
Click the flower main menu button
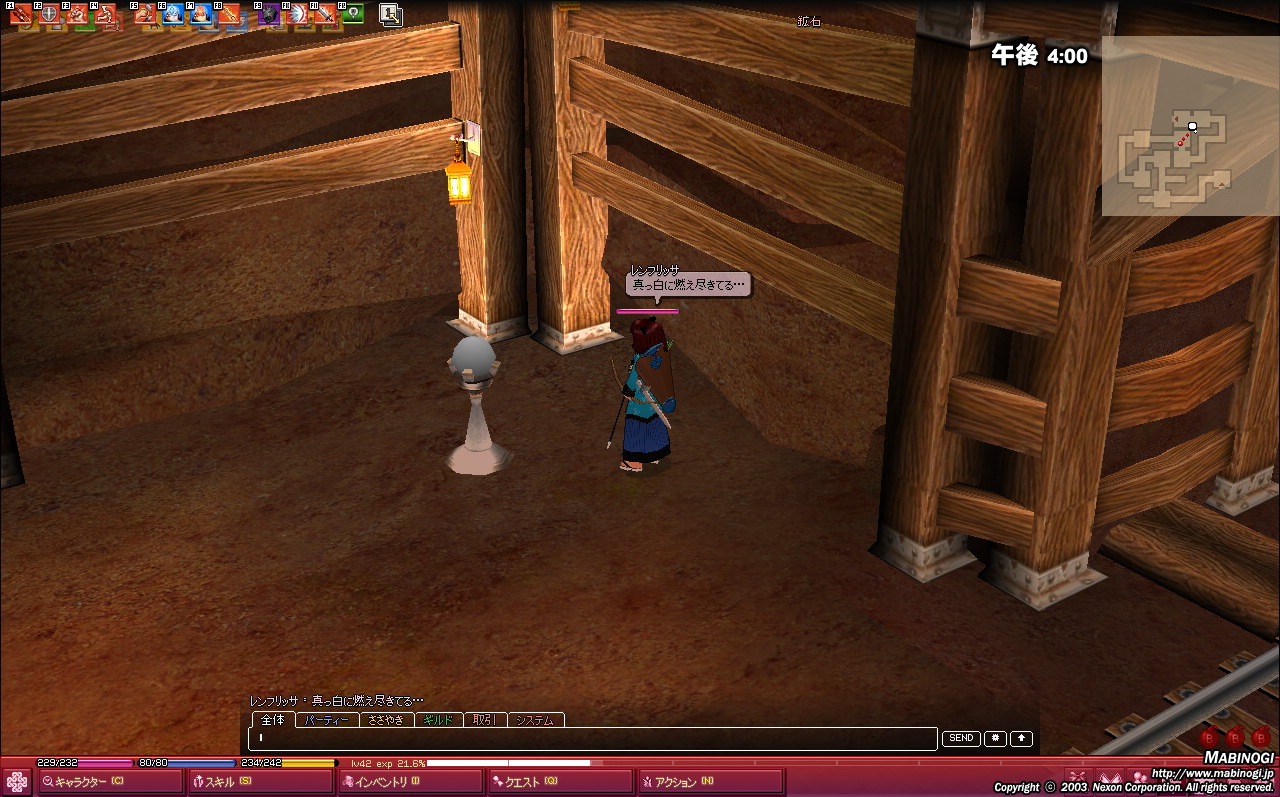click(17, 781)
